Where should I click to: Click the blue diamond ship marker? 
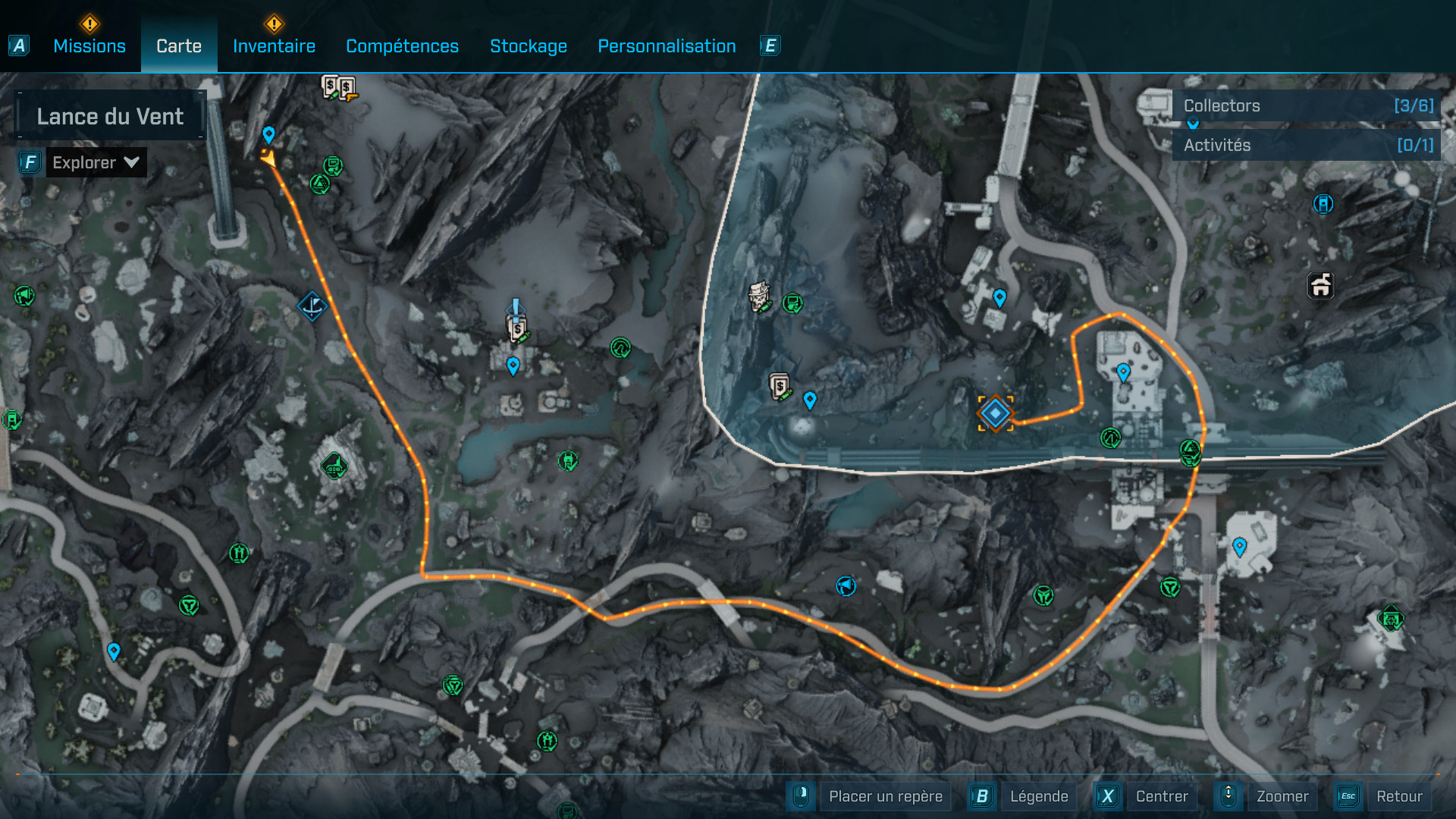coord(312,306)
